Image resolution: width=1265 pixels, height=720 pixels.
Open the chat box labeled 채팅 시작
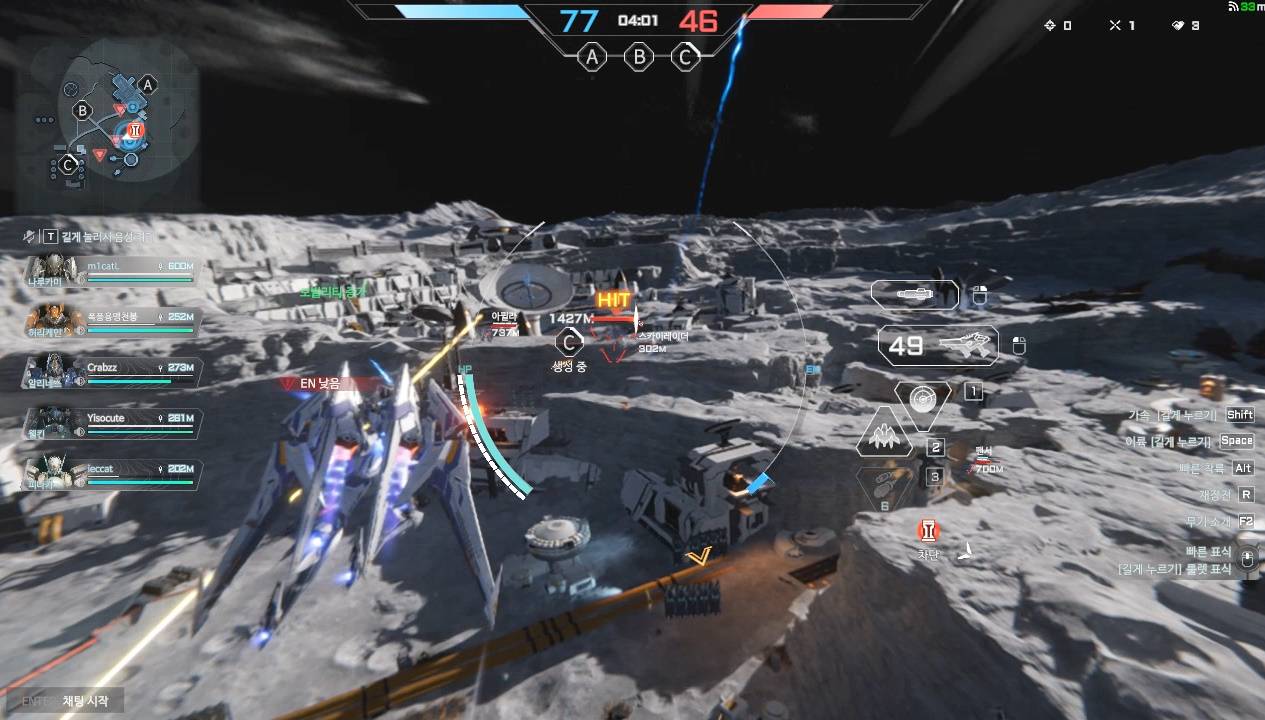click(72, 701)
